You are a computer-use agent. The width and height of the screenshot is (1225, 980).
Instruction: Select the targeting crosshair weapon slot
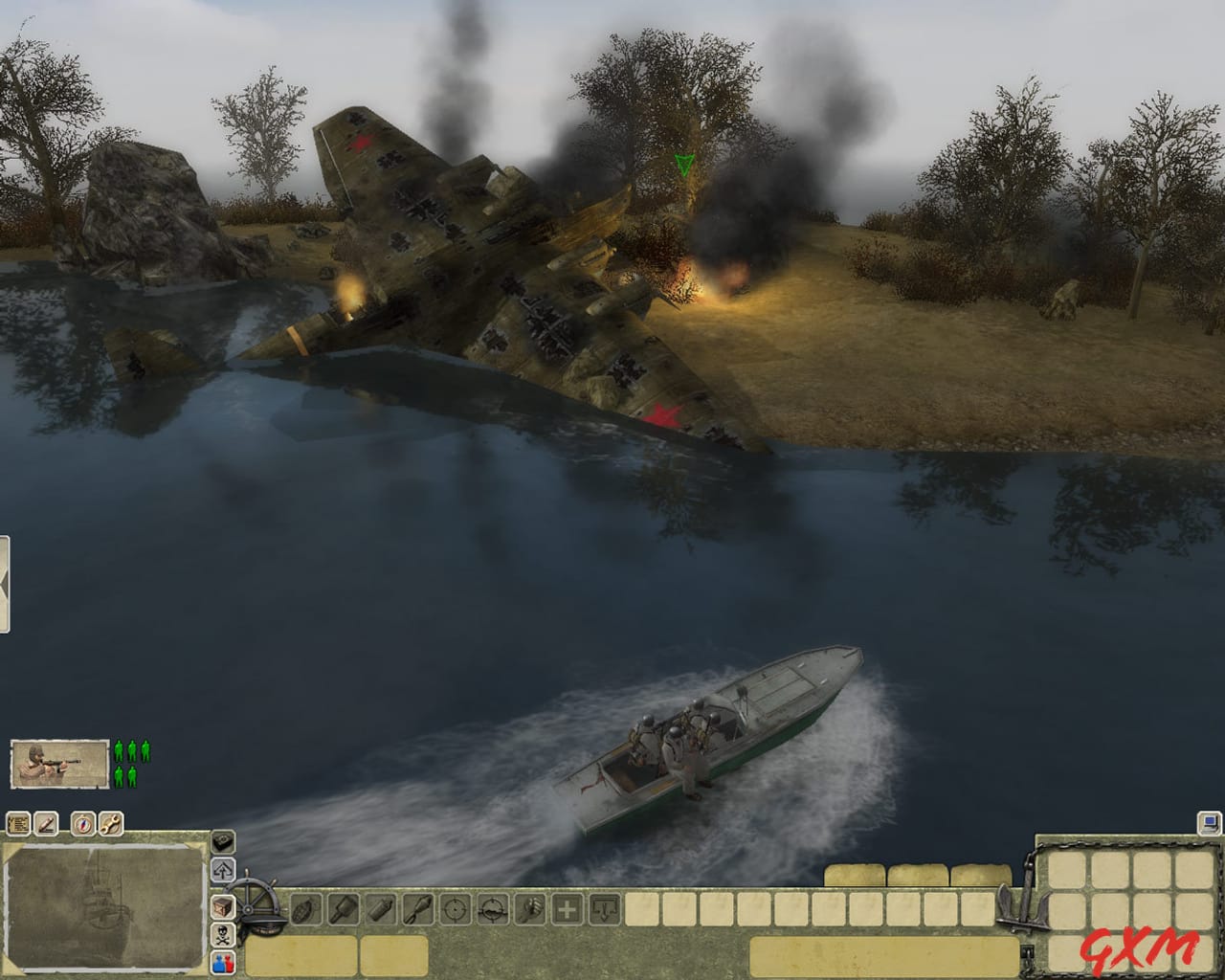coord(456,909)
